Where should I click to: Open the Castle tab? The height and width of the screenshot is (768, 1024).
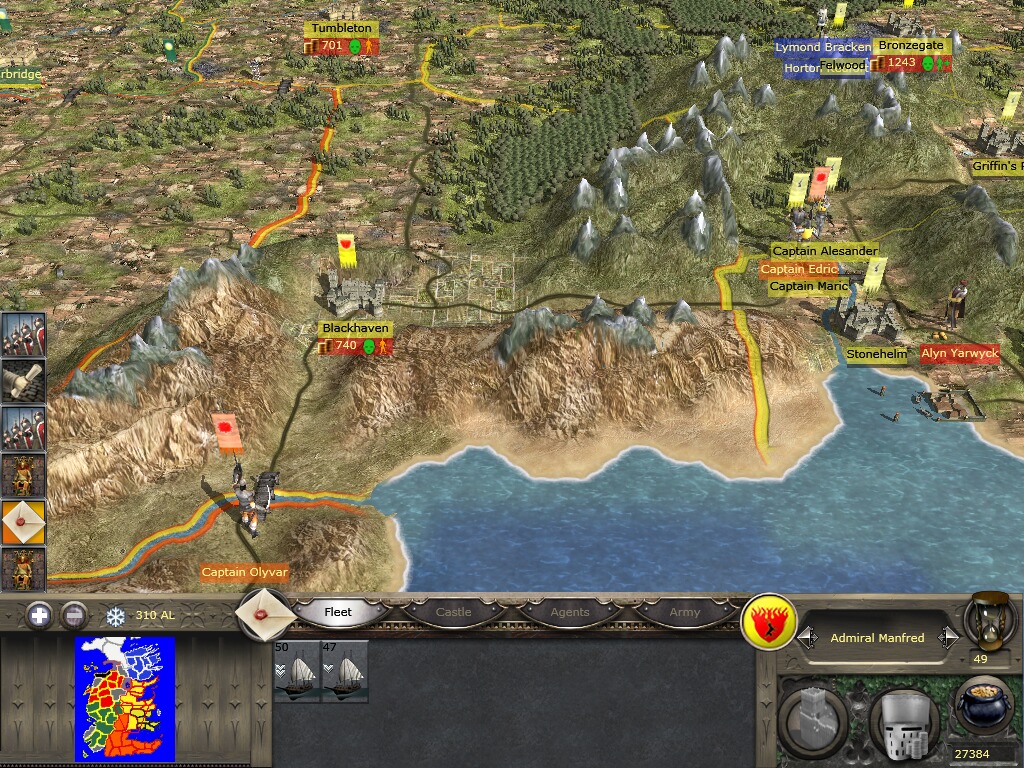[453, 612]
